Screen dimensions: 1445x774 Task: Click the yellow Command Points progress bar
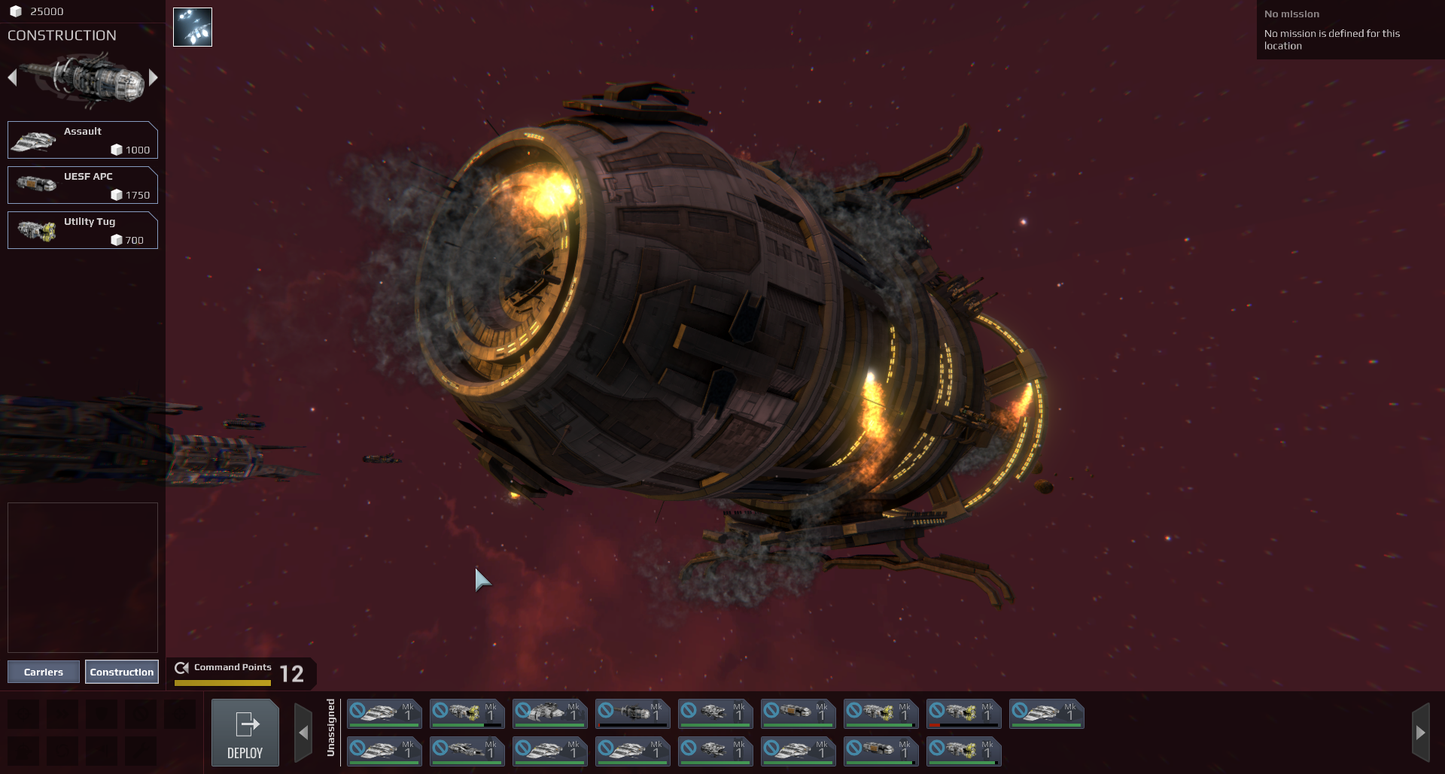click(222, 682)
